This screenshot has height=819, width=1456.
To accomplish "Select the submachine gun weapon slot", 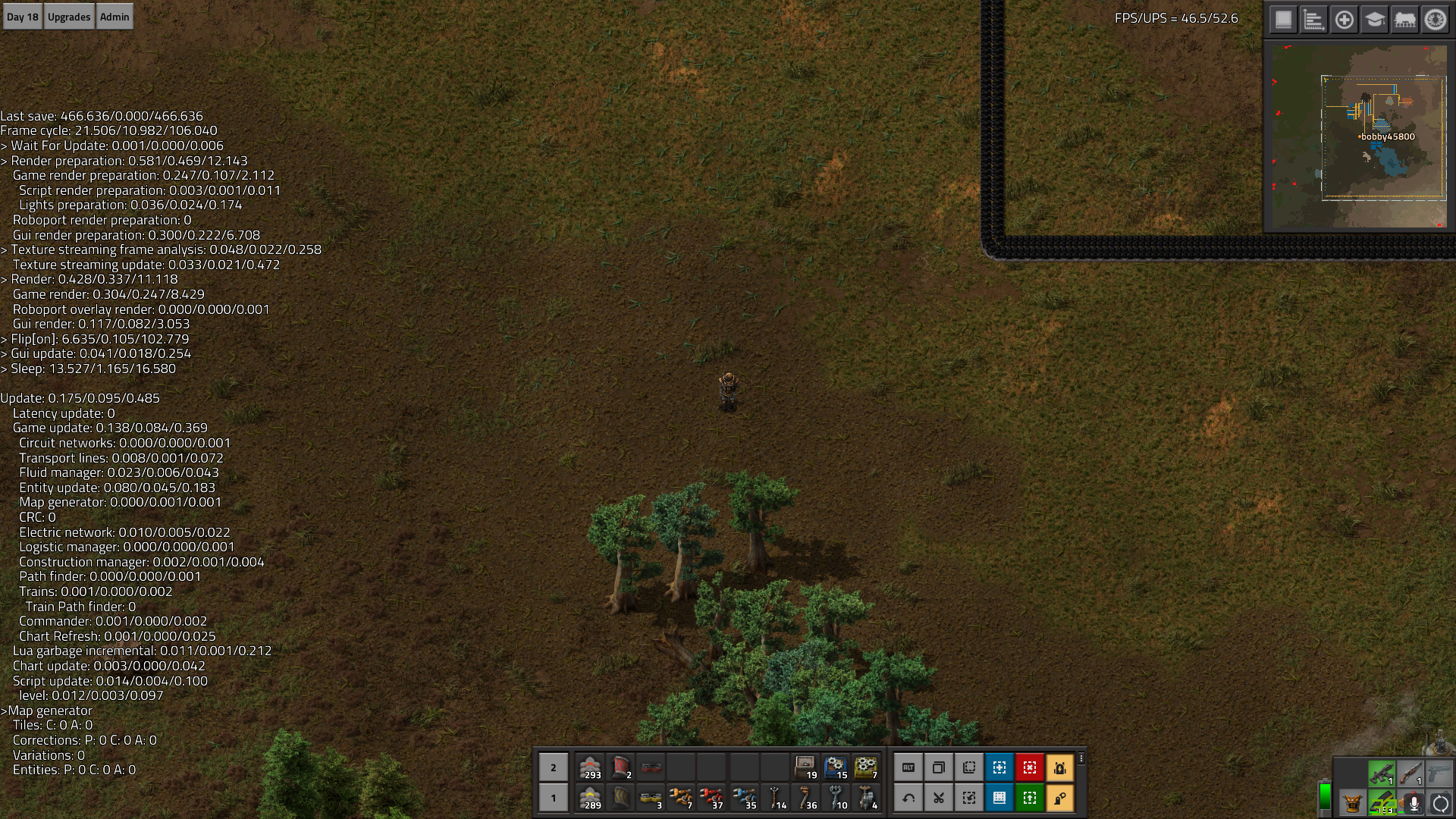I will pos(1382,773).
